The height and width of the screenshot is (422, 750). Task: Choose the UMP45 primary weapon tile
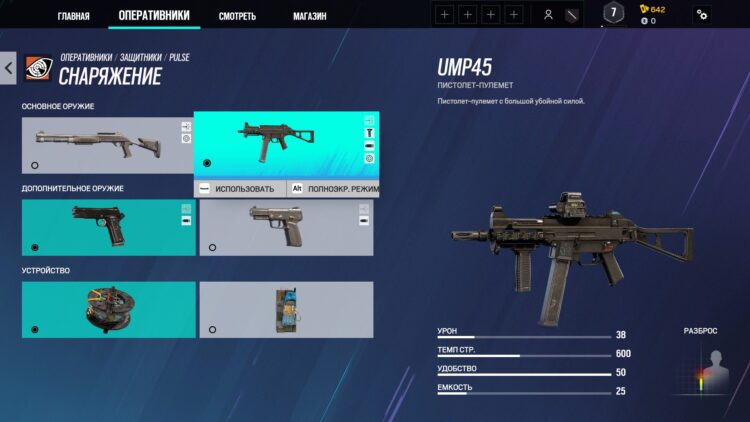click(285, 144)
